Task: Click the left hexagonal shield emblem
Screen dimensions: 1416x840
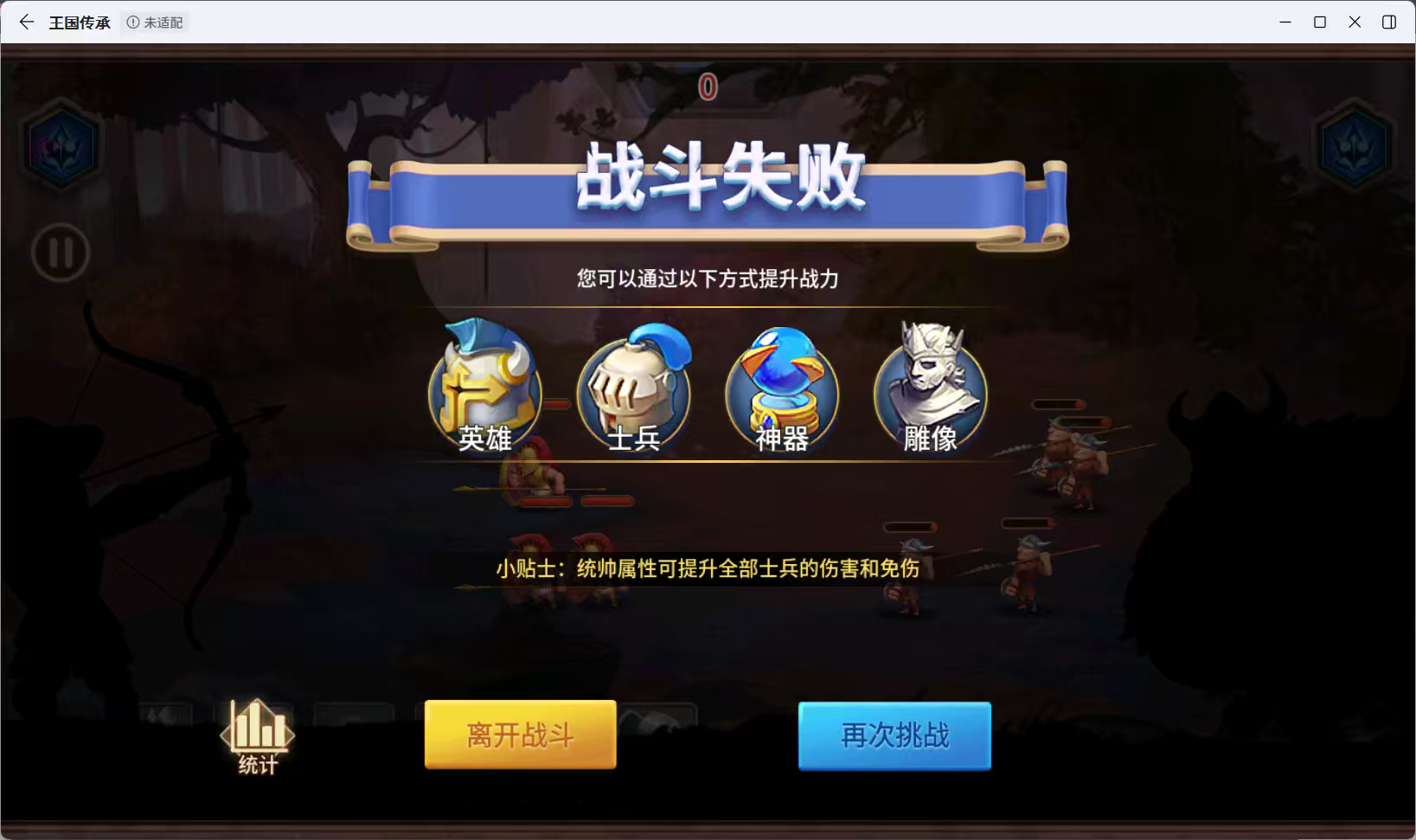Action: coord(61,145)
